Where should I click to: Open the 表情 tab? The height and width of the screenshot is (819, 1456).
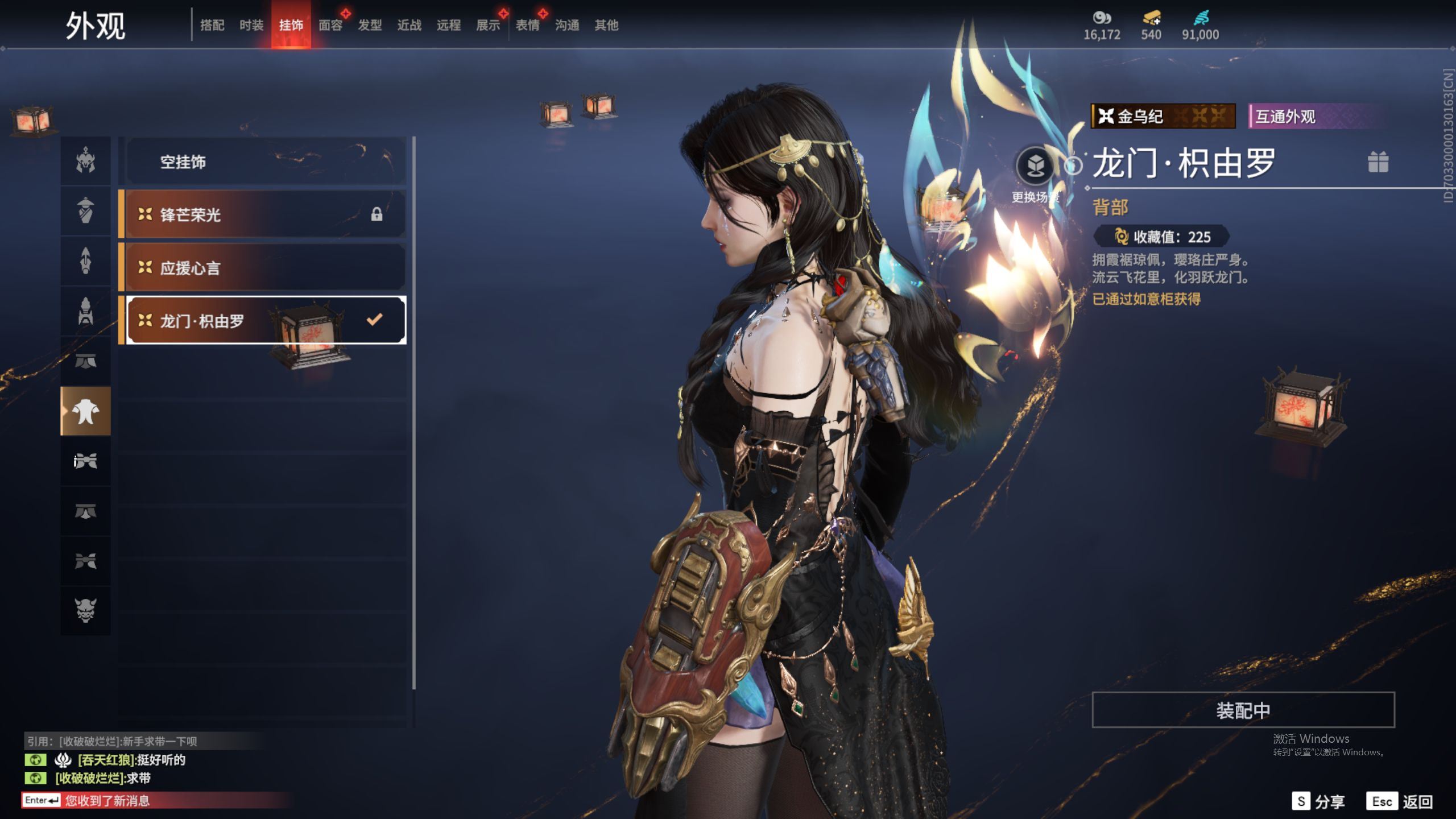coord(527,25)
